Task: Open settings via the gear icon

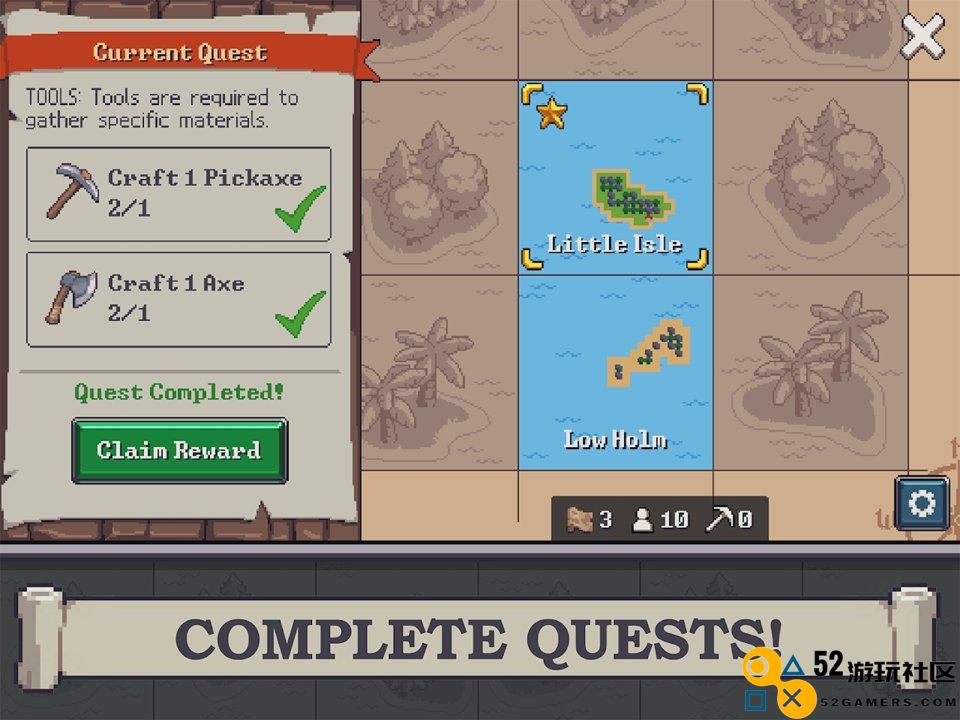Action: point(921,502)
